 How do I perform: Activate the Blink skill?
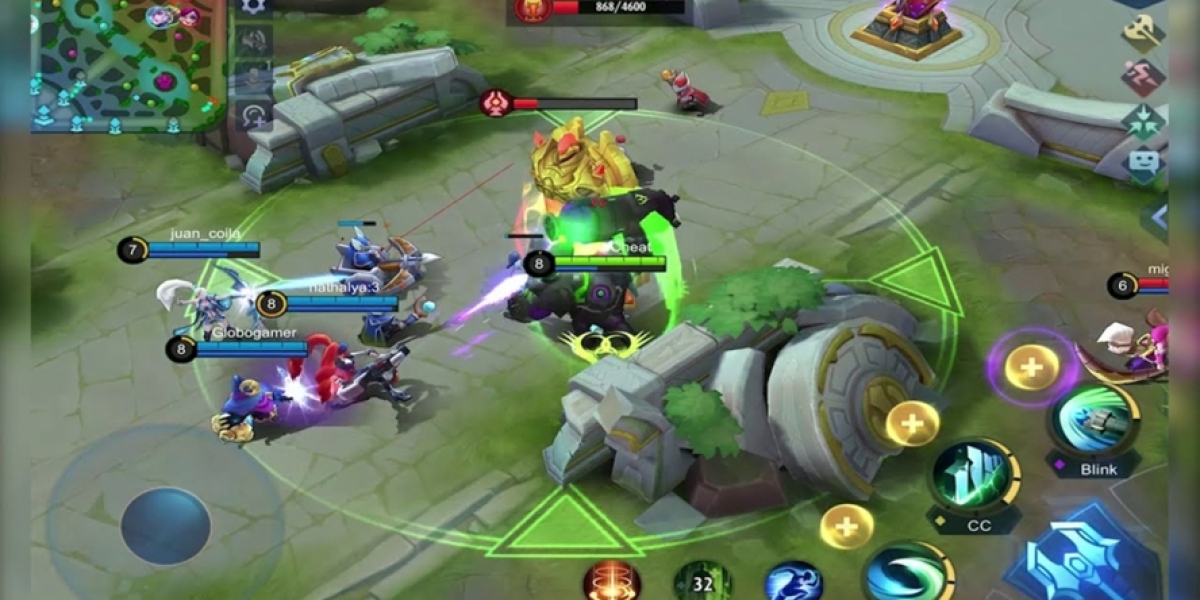(1094, 420)
